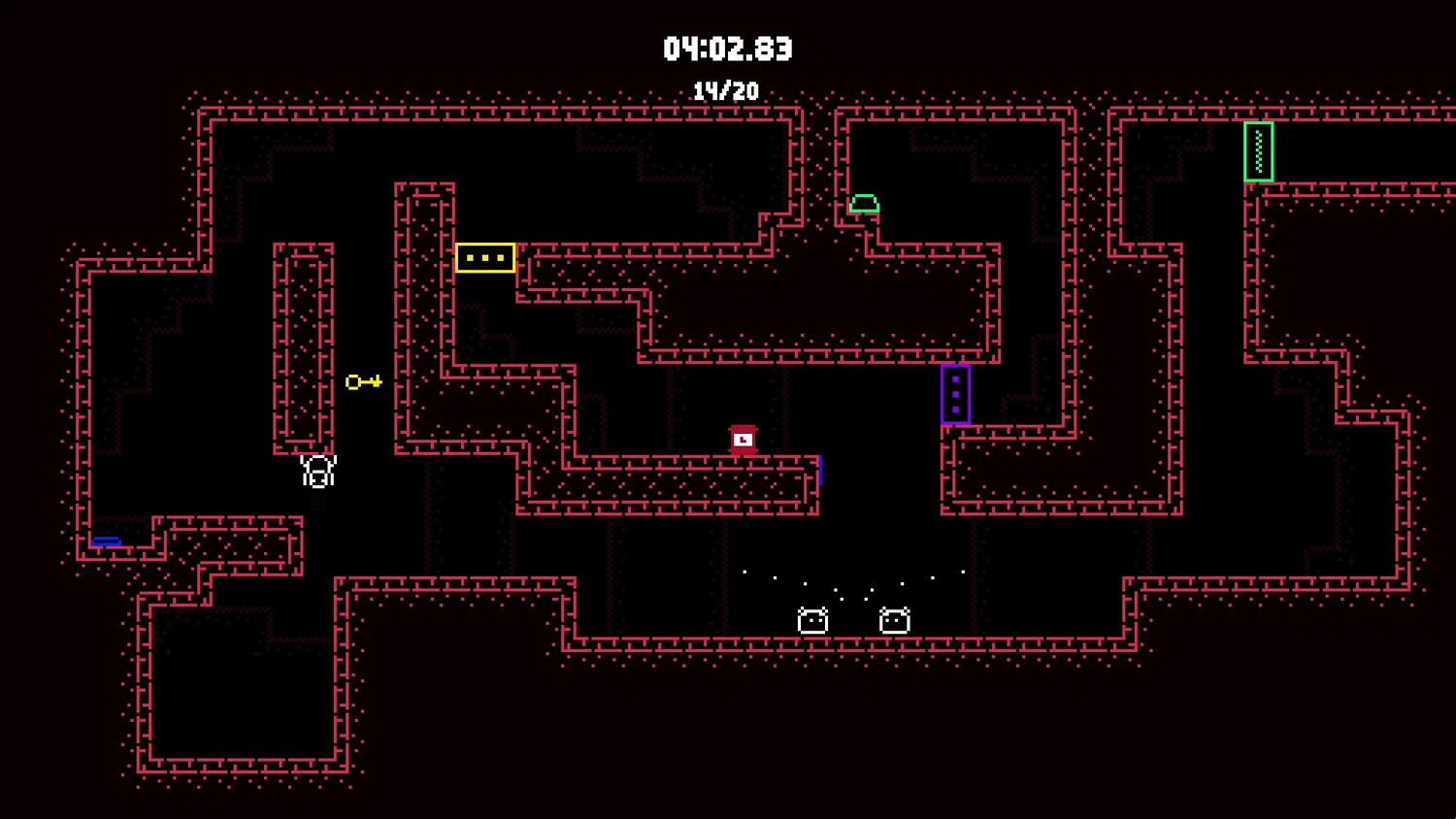
Task: Click the topmost falling white particle dot
Action: 745,572
